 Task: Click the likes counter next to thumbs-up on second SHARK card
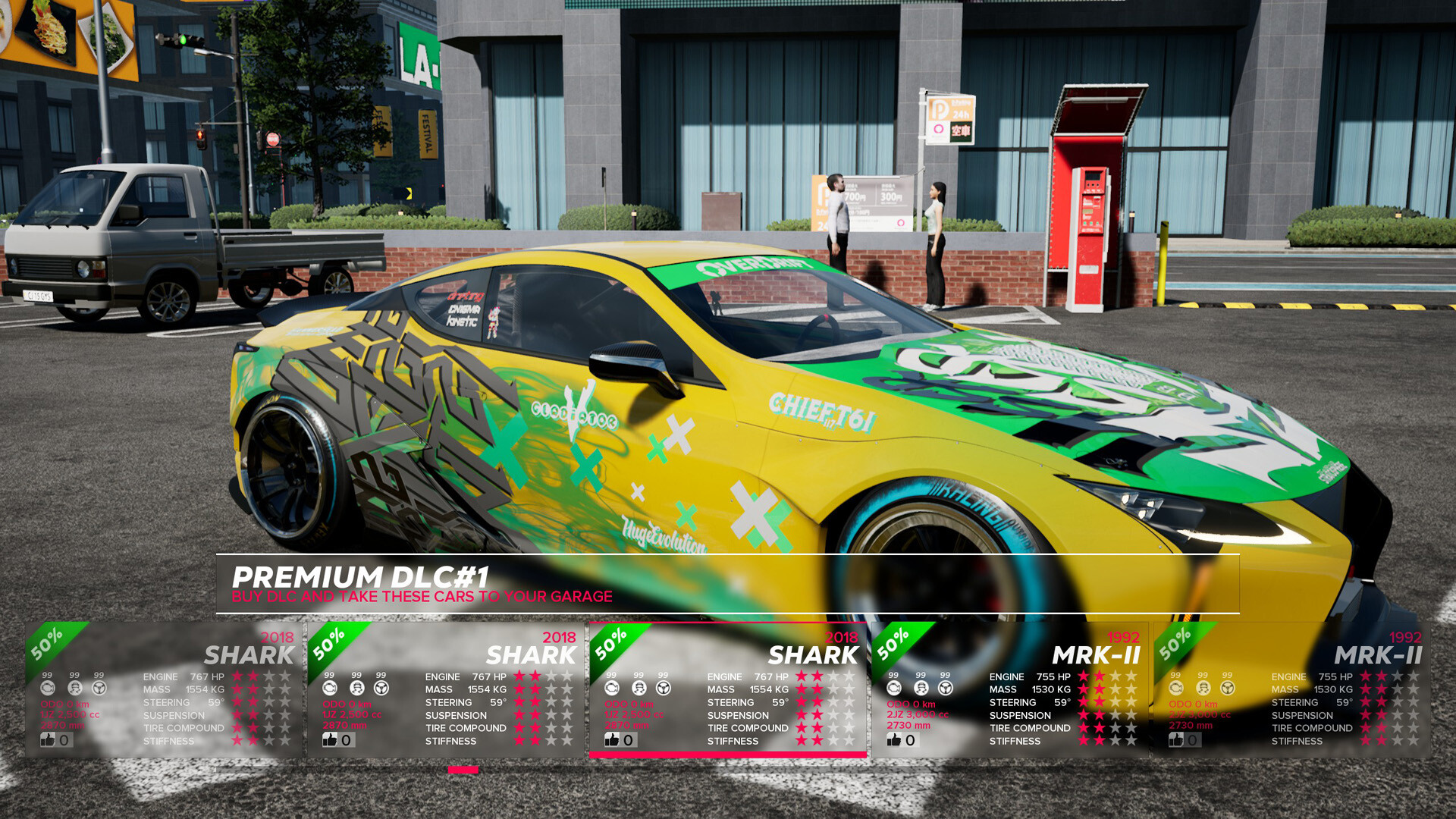pos(347,739)
